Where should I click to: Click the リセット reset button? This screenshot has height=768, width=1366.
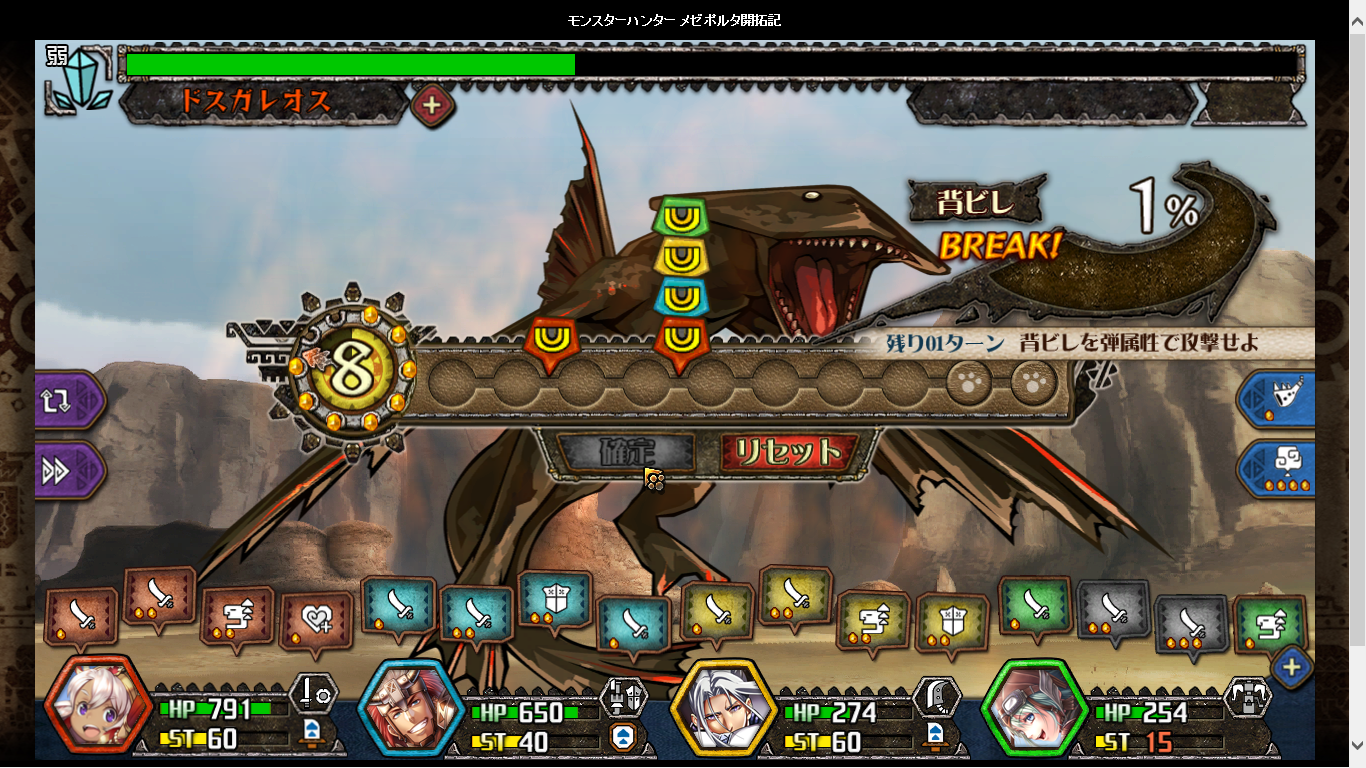pyautogui.click(x=788, y=453)
